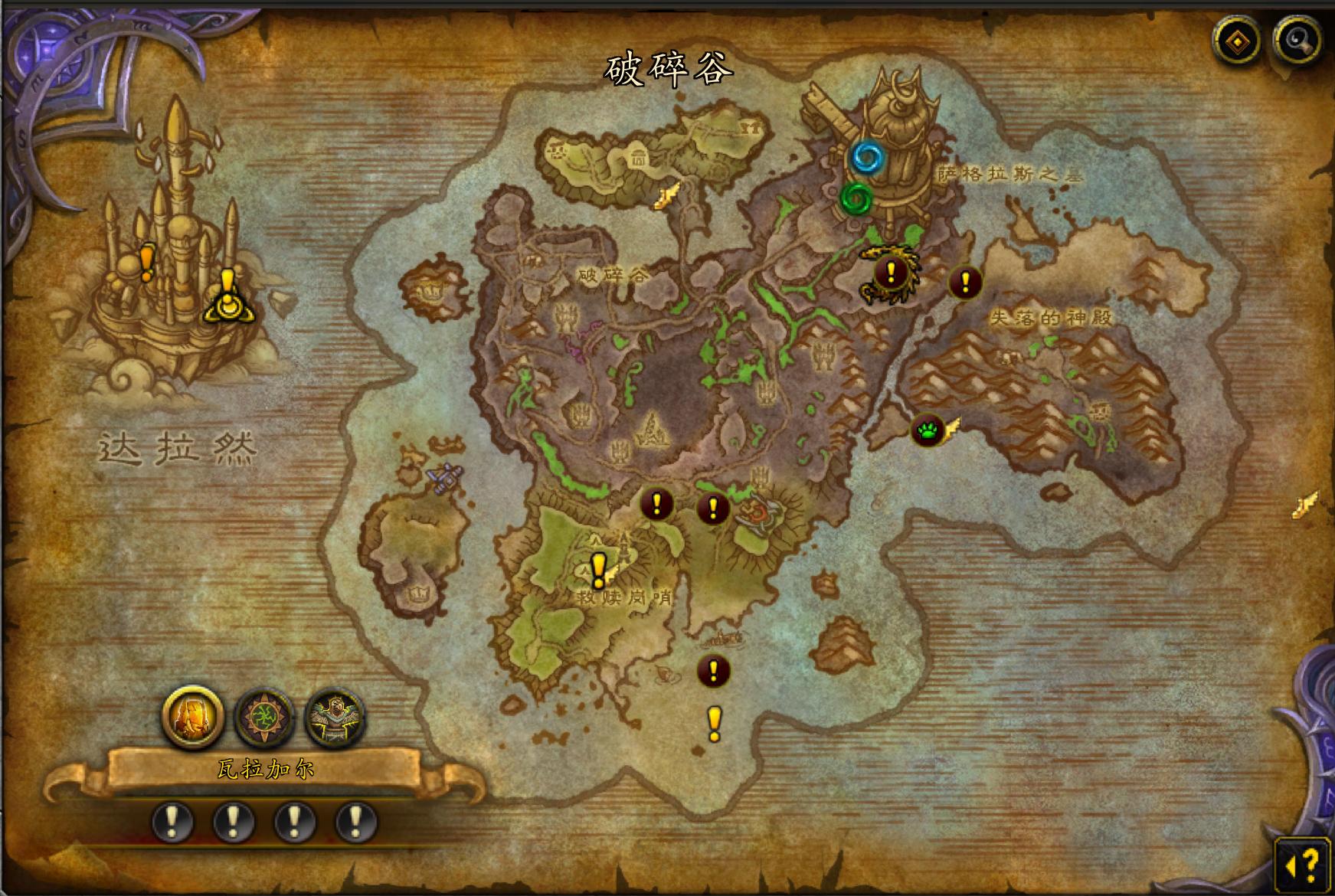
Task: Click the airship icon on the western islet
Action: (444, 478)
